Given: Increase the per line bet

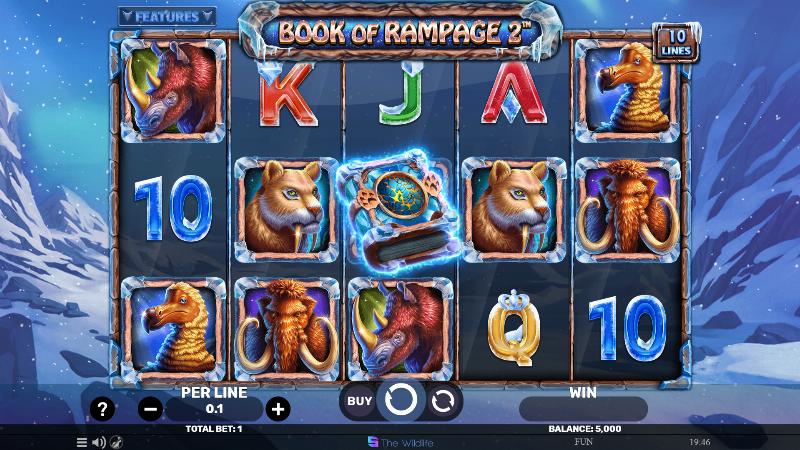Looking at the screenshot, I should tap(278, 408).
